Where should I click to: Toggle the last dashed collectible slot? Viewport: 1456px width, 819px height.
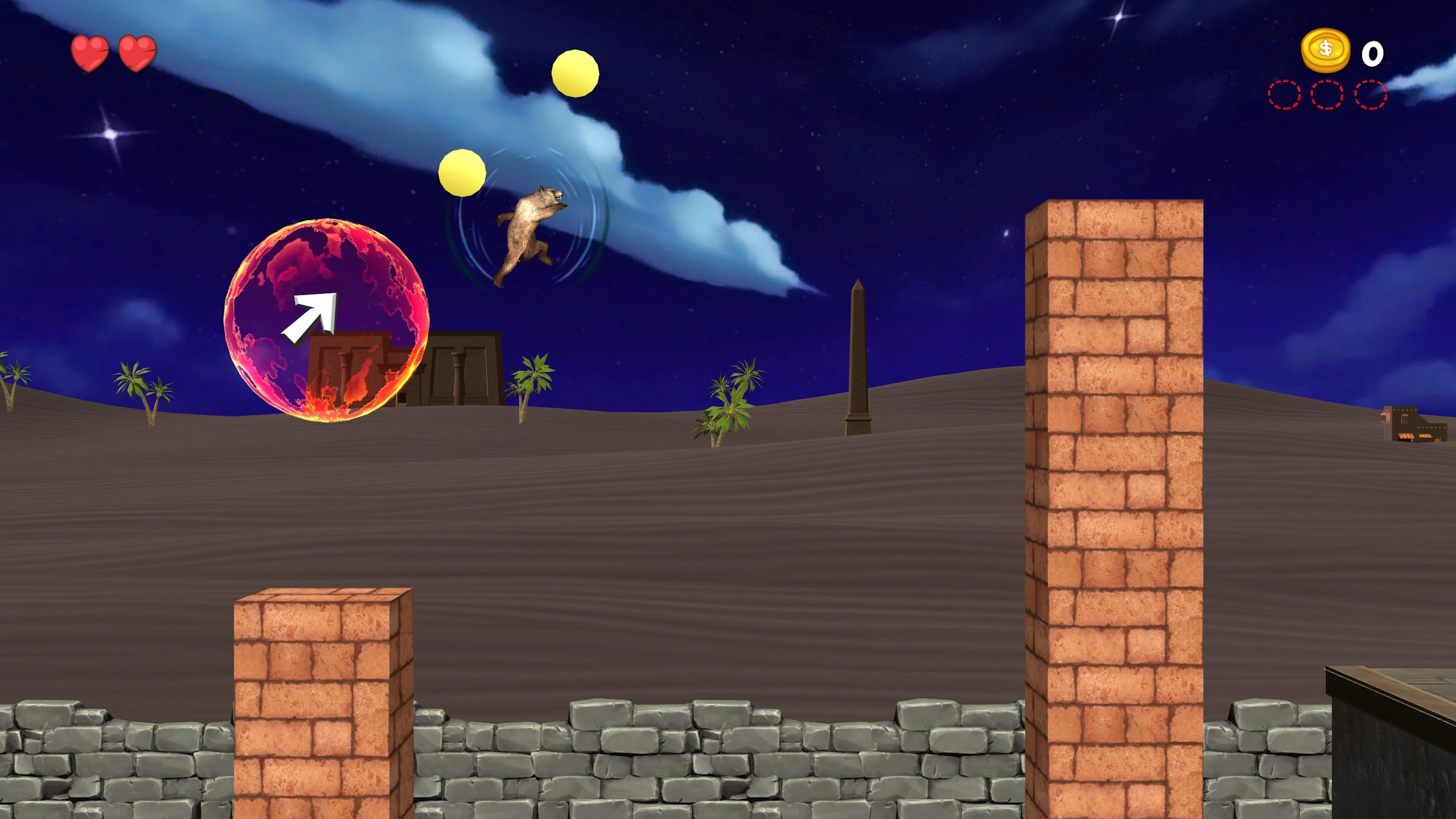(1370, 94)
